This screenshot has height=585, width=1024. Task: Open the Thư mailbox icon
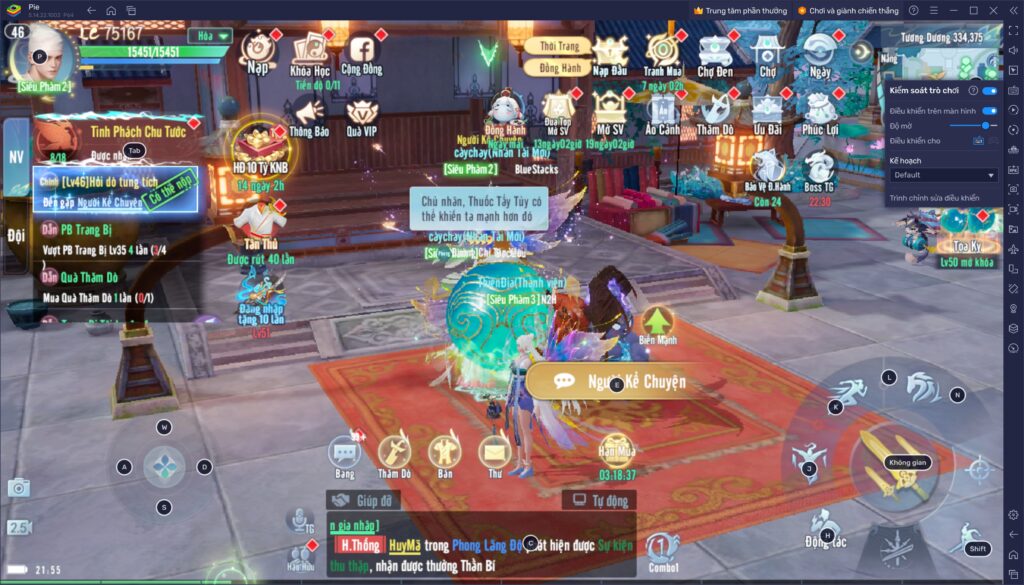coord(494,454)
